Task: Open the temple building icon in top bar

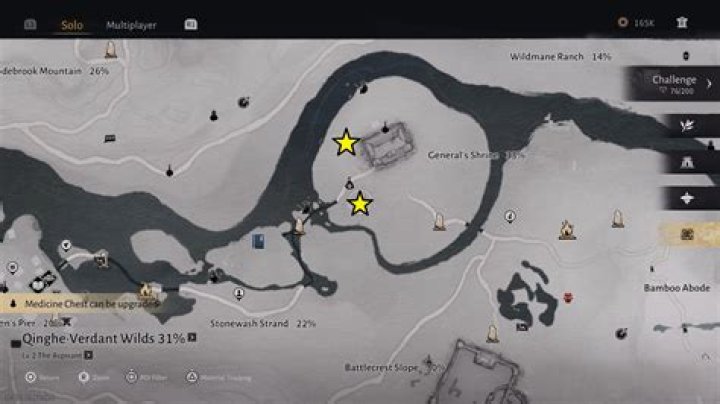Action: click(x=682, y=23)
